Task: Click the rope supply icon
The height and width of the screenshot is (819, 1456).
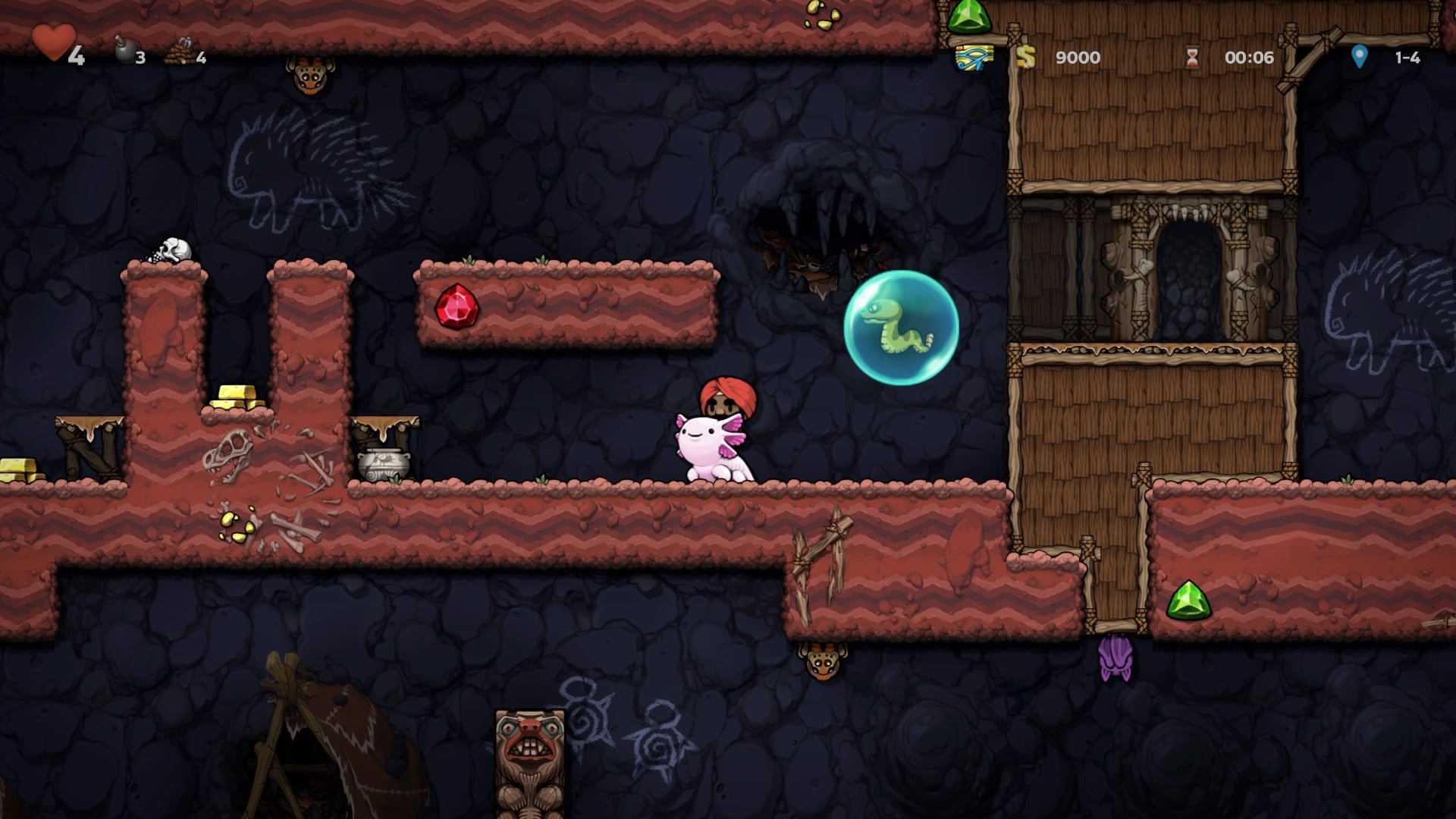Action: coord(180,55)
